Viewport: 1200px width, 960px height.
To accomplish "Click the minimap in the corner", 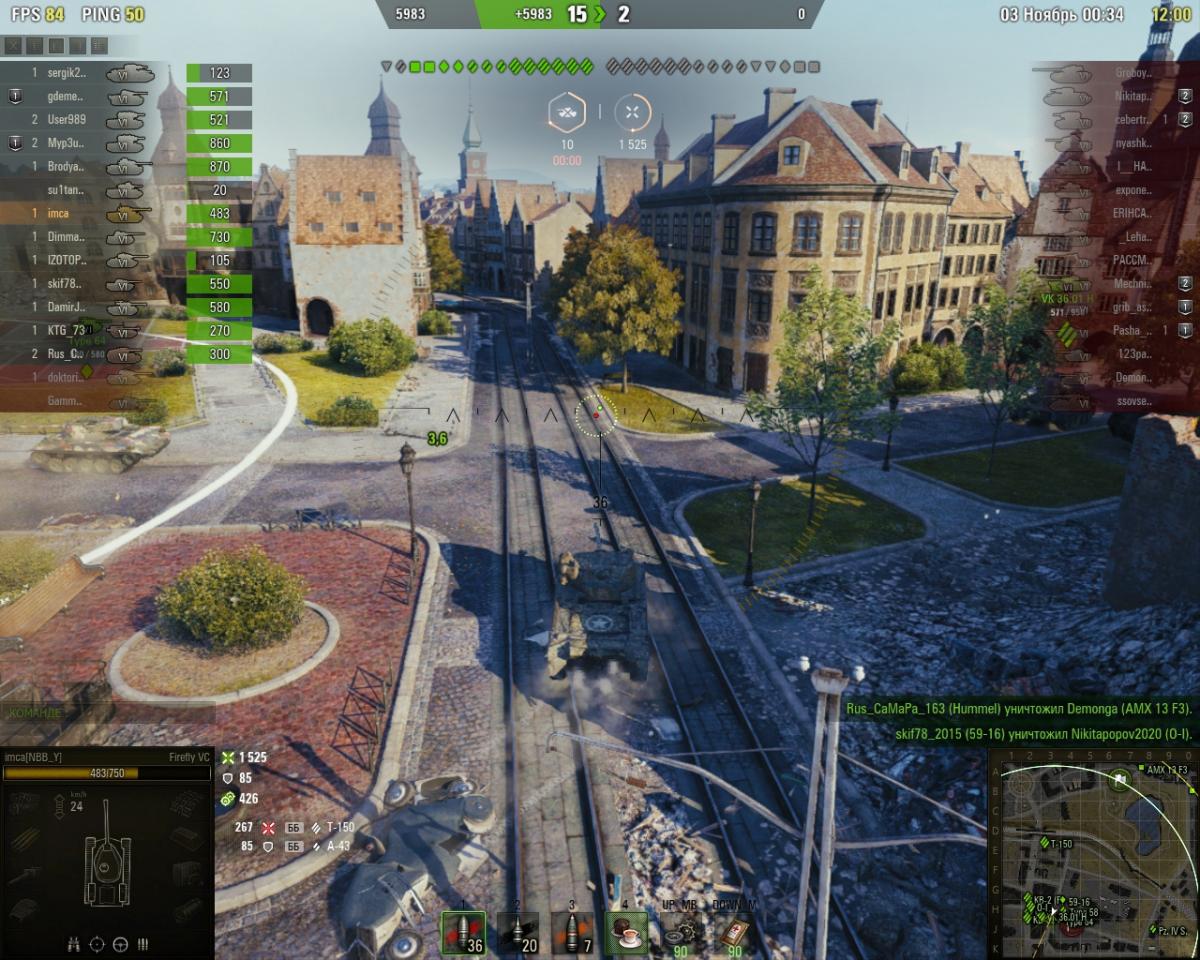I will 1093,855.
